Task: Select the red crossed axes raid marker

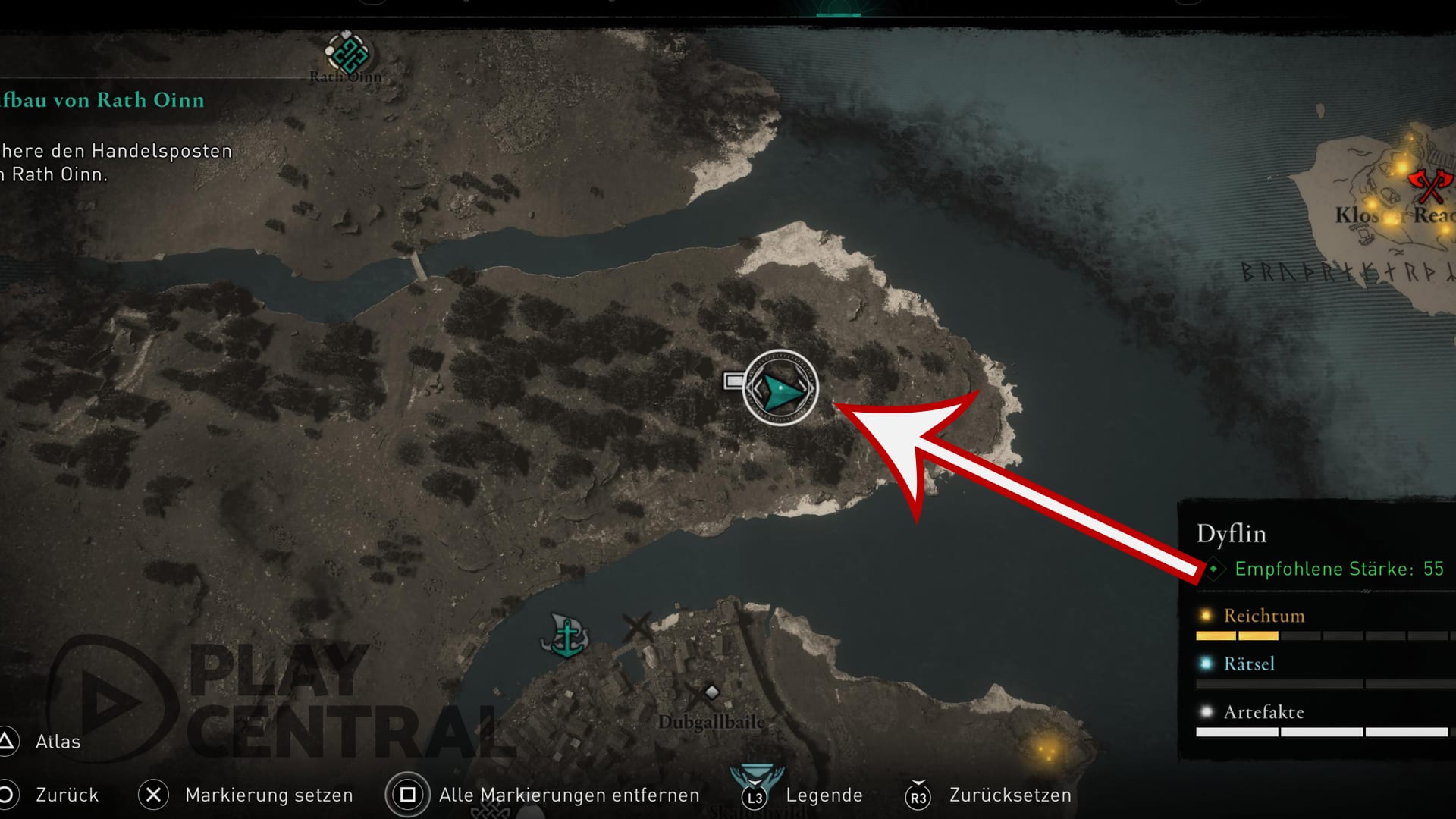Action: (x=1429, y=185)
